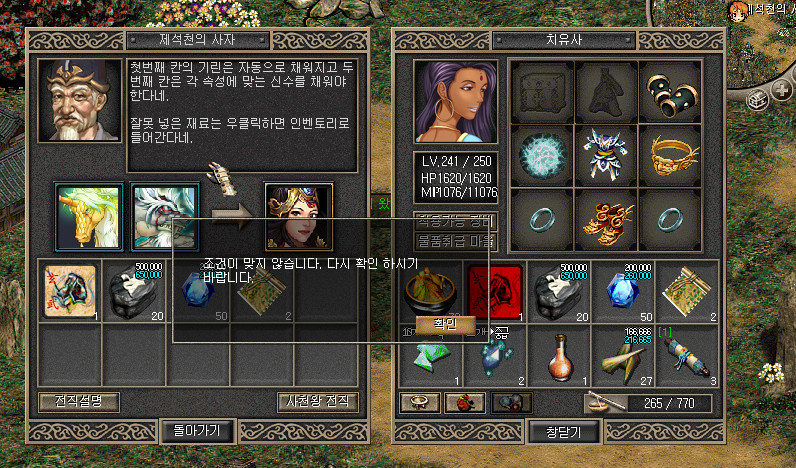Click the red dragon scroll item
The image size is (796, 468).
pyautogui.click(x=495, y=292)
